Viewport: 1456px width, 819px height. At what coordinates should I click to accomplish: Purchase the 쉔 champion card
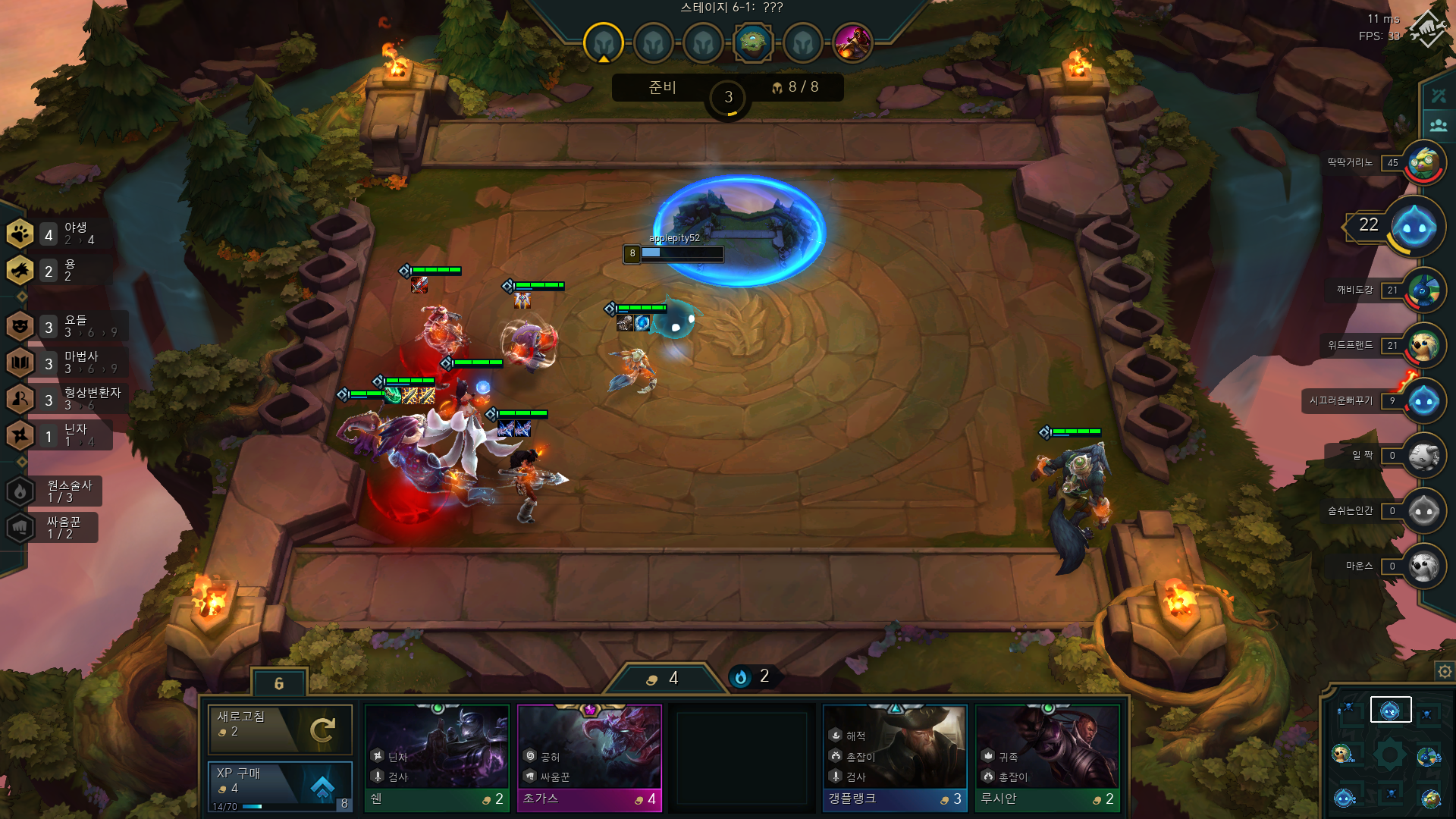point(437,758)
